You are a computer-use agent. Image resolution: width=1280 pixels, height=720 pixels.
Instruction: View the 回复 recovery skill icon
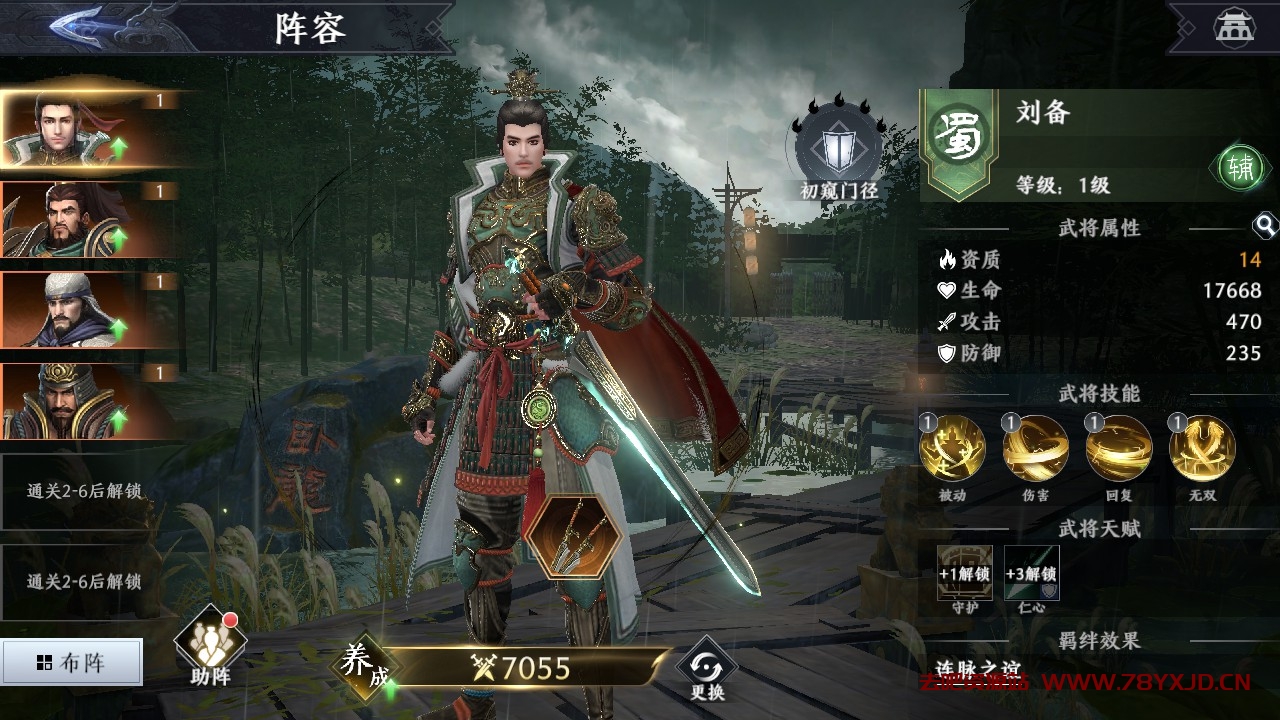click(1119, 448)
